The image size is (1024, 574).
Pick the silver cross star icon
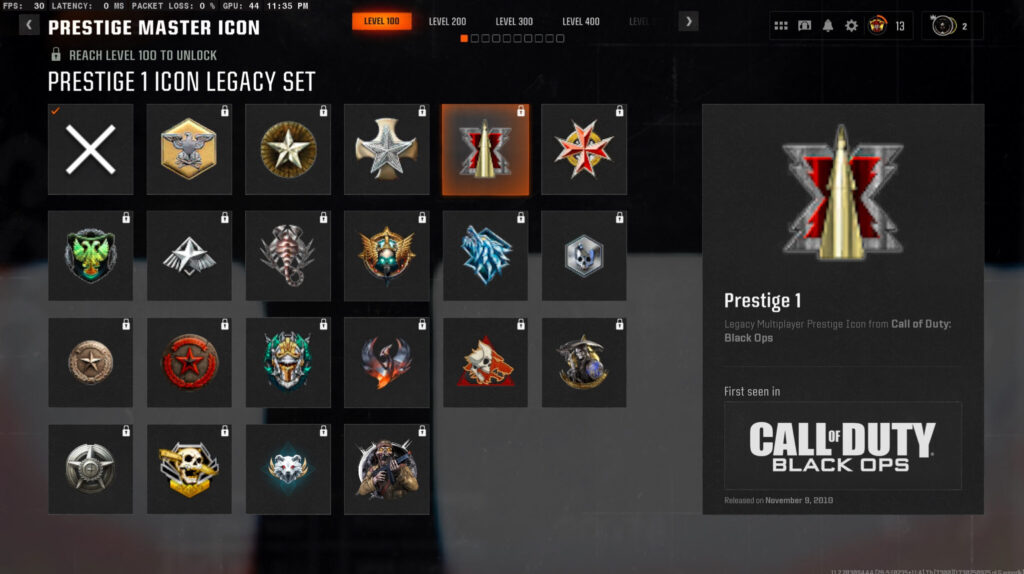pyautogui.click(x=386, y=150)
